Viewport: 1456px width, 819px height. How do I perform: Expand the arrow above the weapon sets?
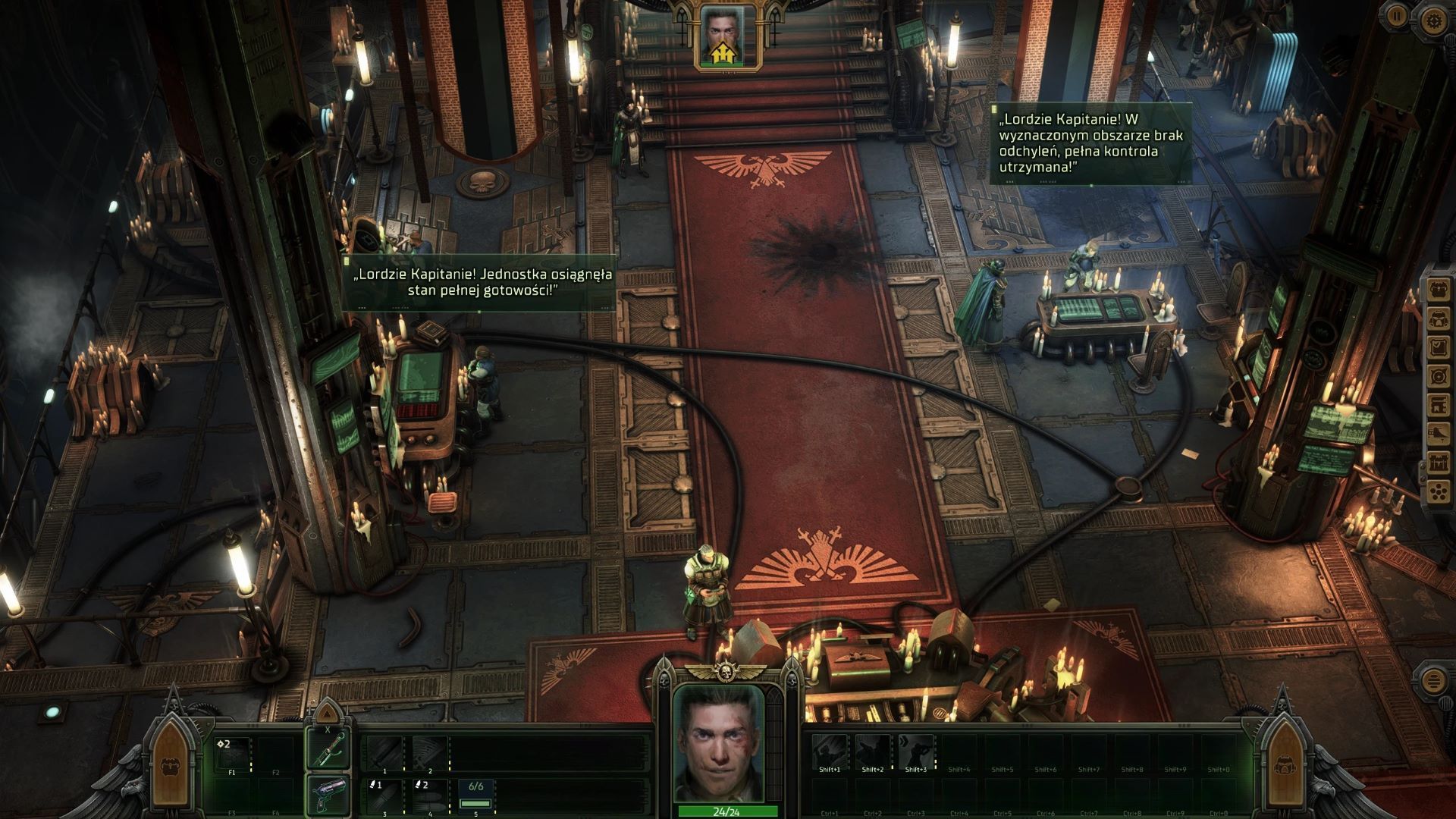coord(327,714)
